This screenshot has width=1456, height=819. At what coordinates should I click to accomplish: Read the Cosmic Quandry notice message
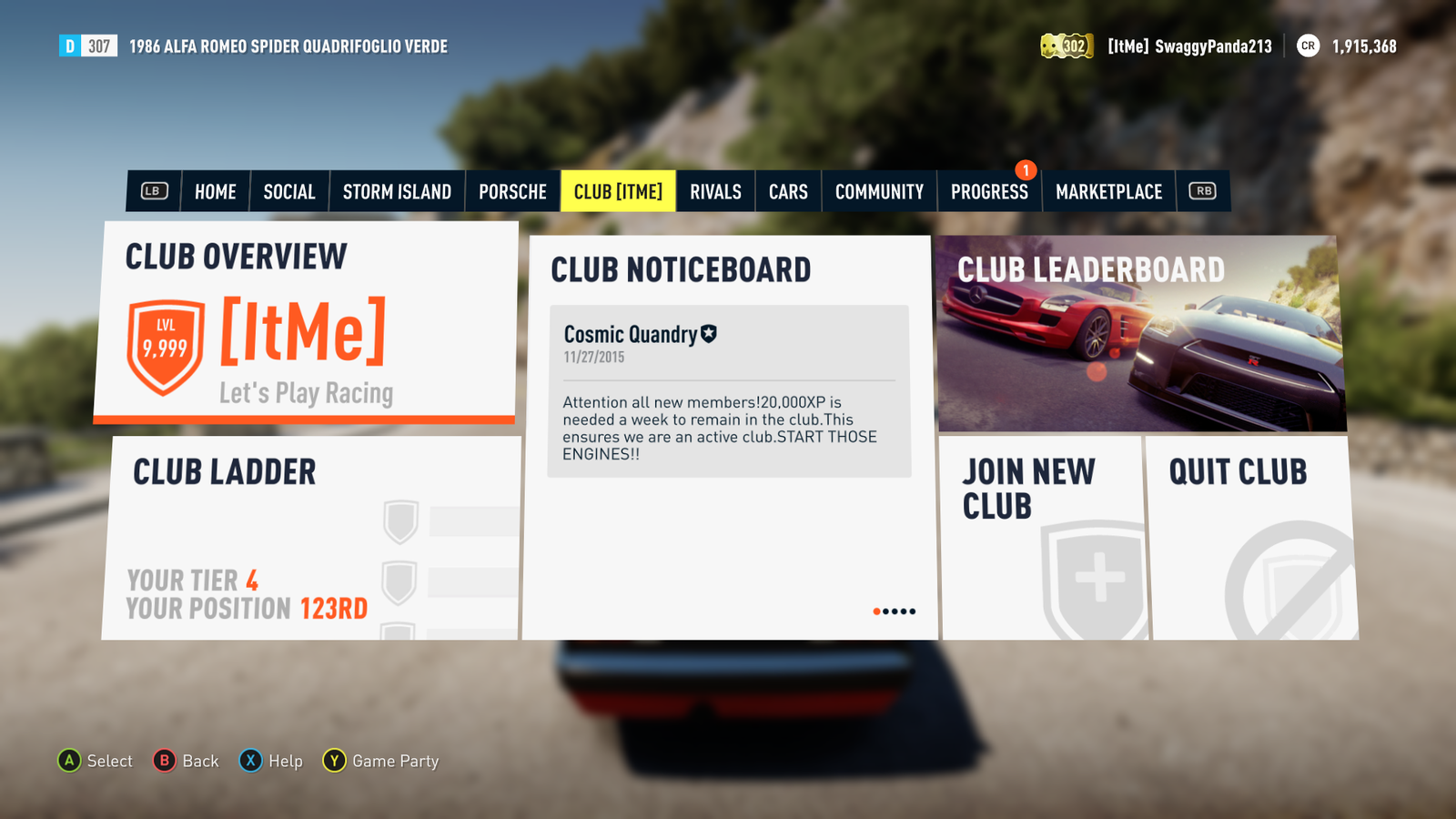(x=728, y=391)
